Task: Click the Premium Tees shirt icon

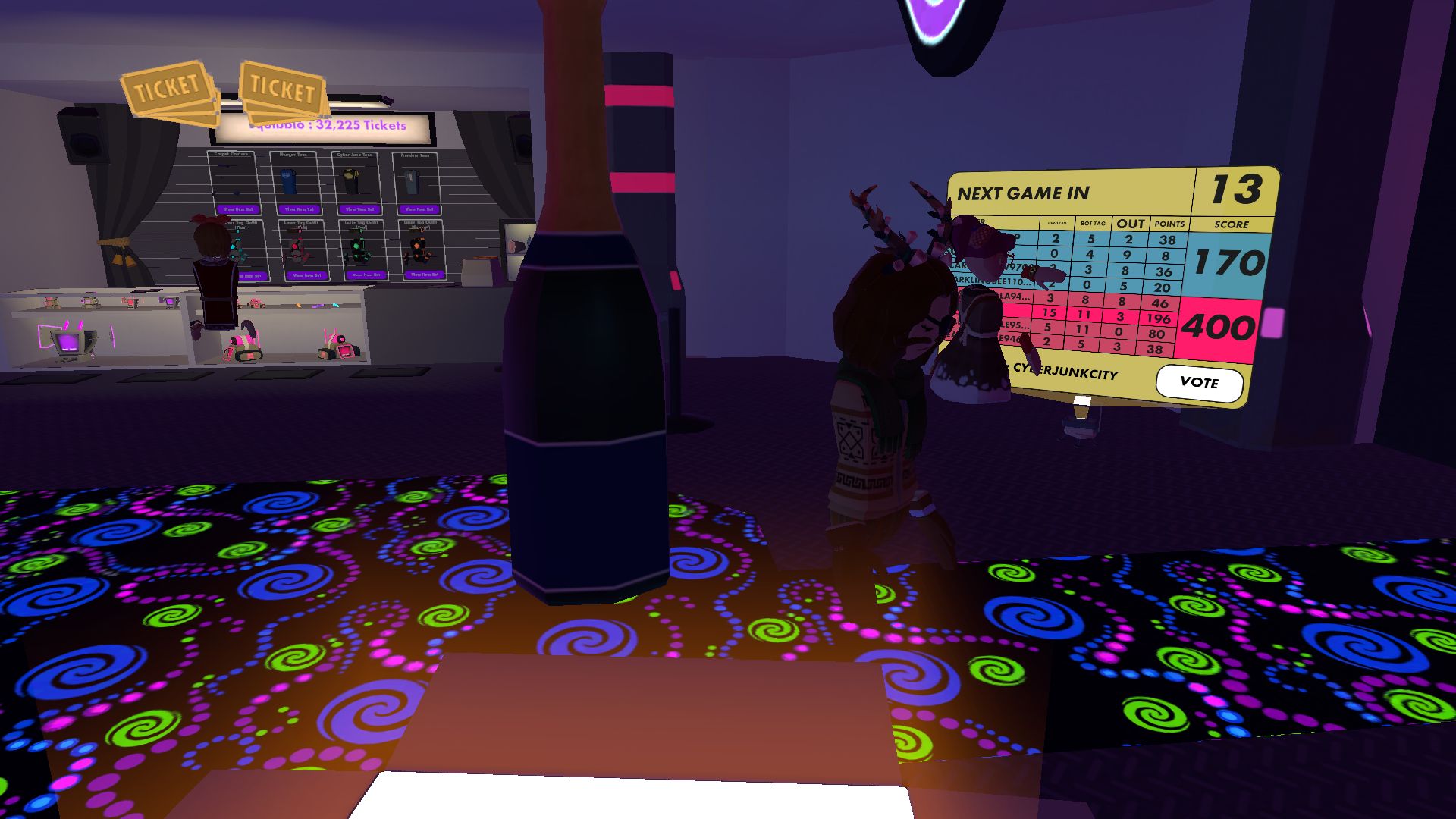Action: 412,181
